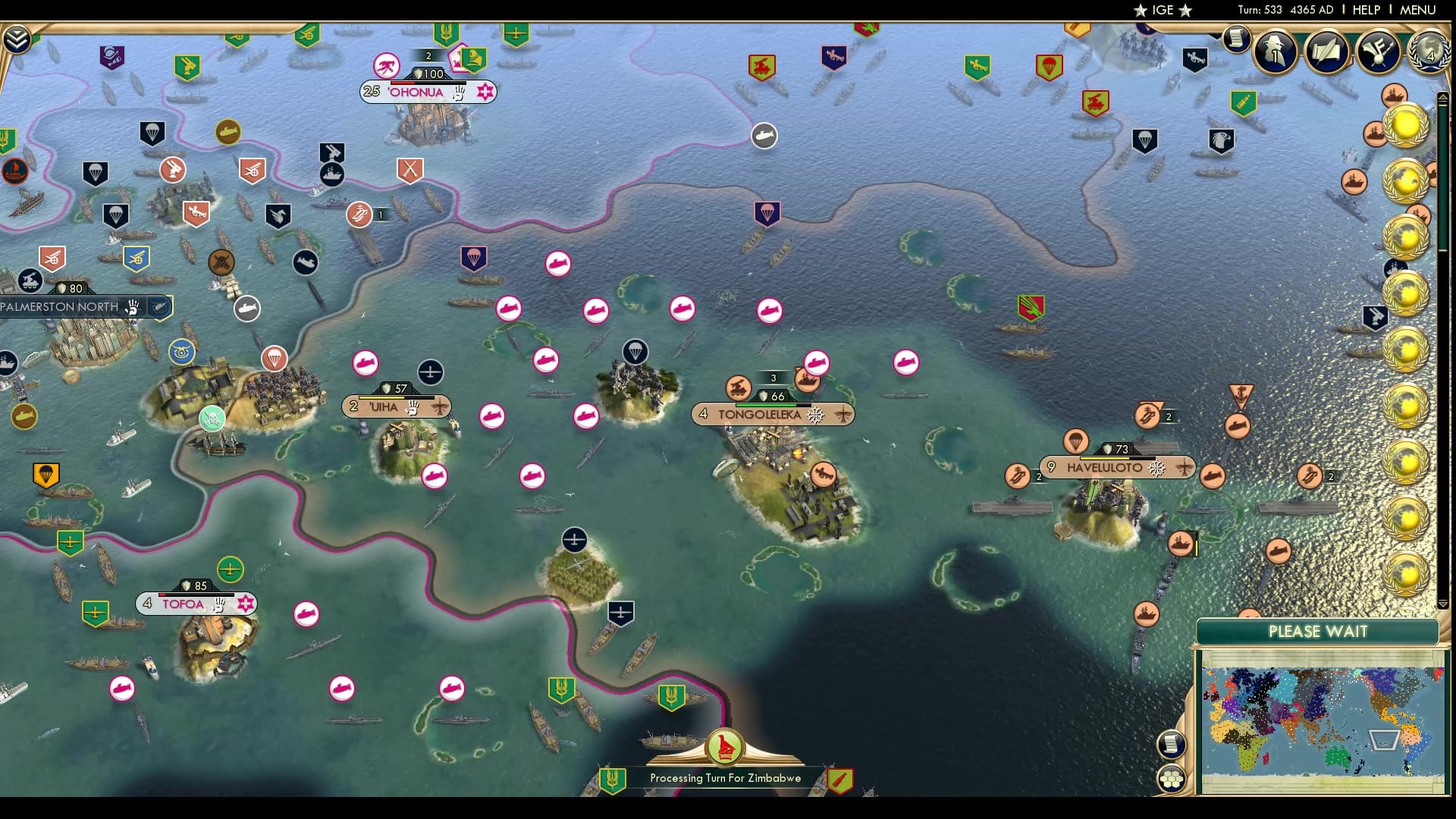Toggle strategic view with the hex grid button
1456x819 pixels.
point(1172,777)
